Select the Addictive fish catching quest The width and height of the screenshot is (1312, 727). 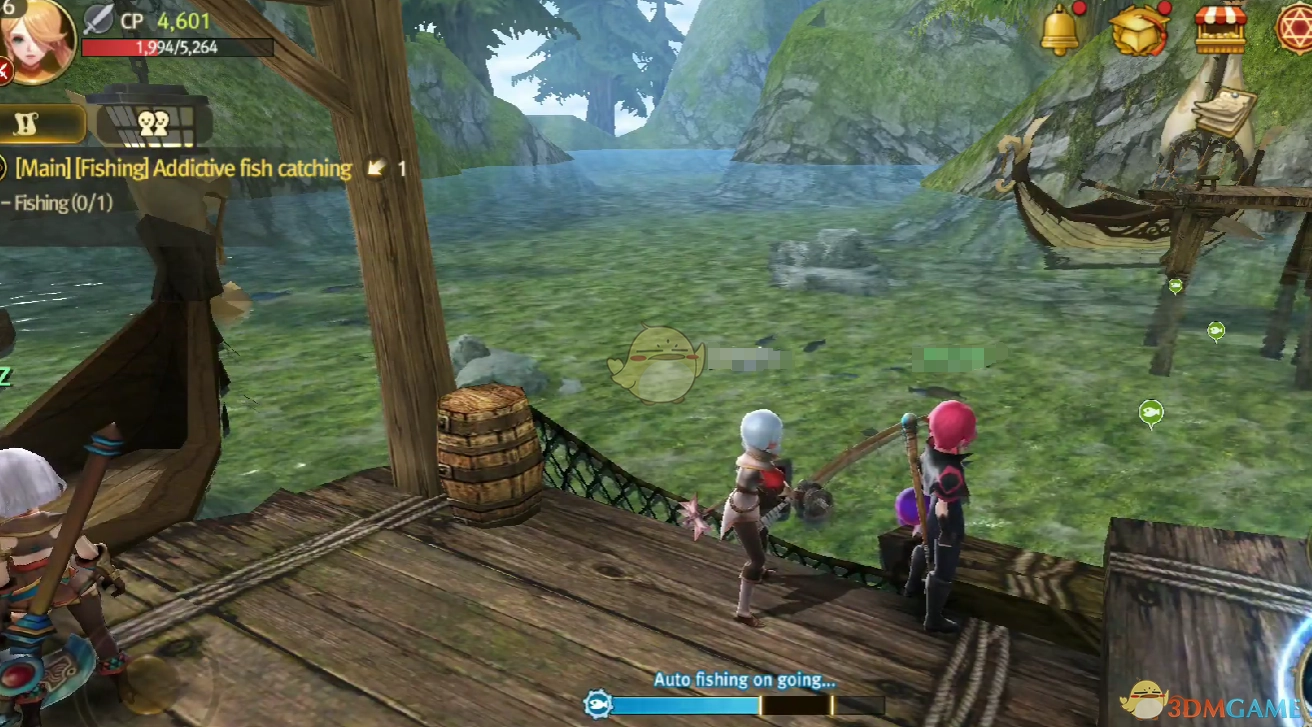[x=184, y=168]
